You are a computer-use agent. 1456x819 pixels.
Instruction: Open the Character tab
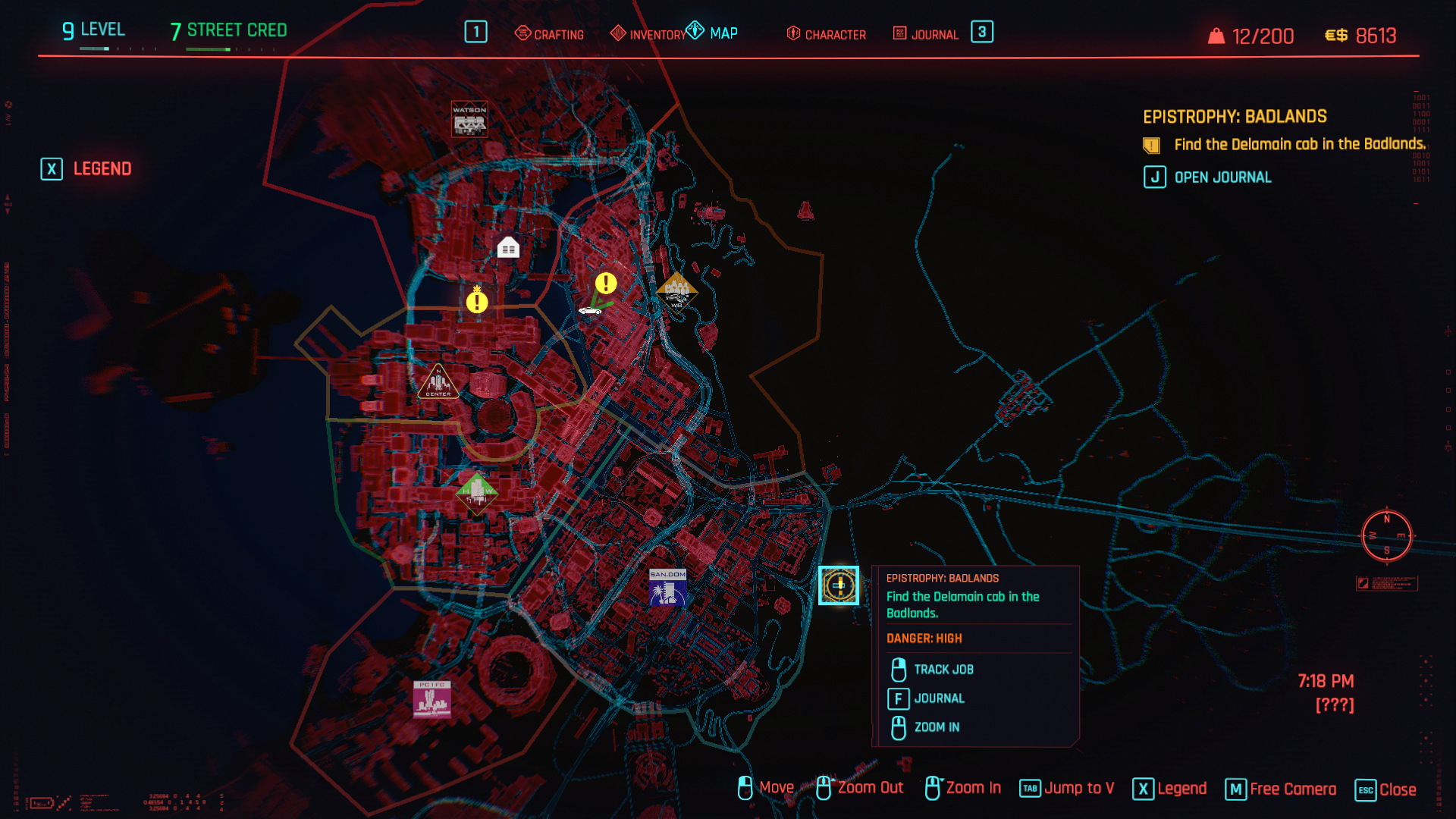click(x=827, y=34)
